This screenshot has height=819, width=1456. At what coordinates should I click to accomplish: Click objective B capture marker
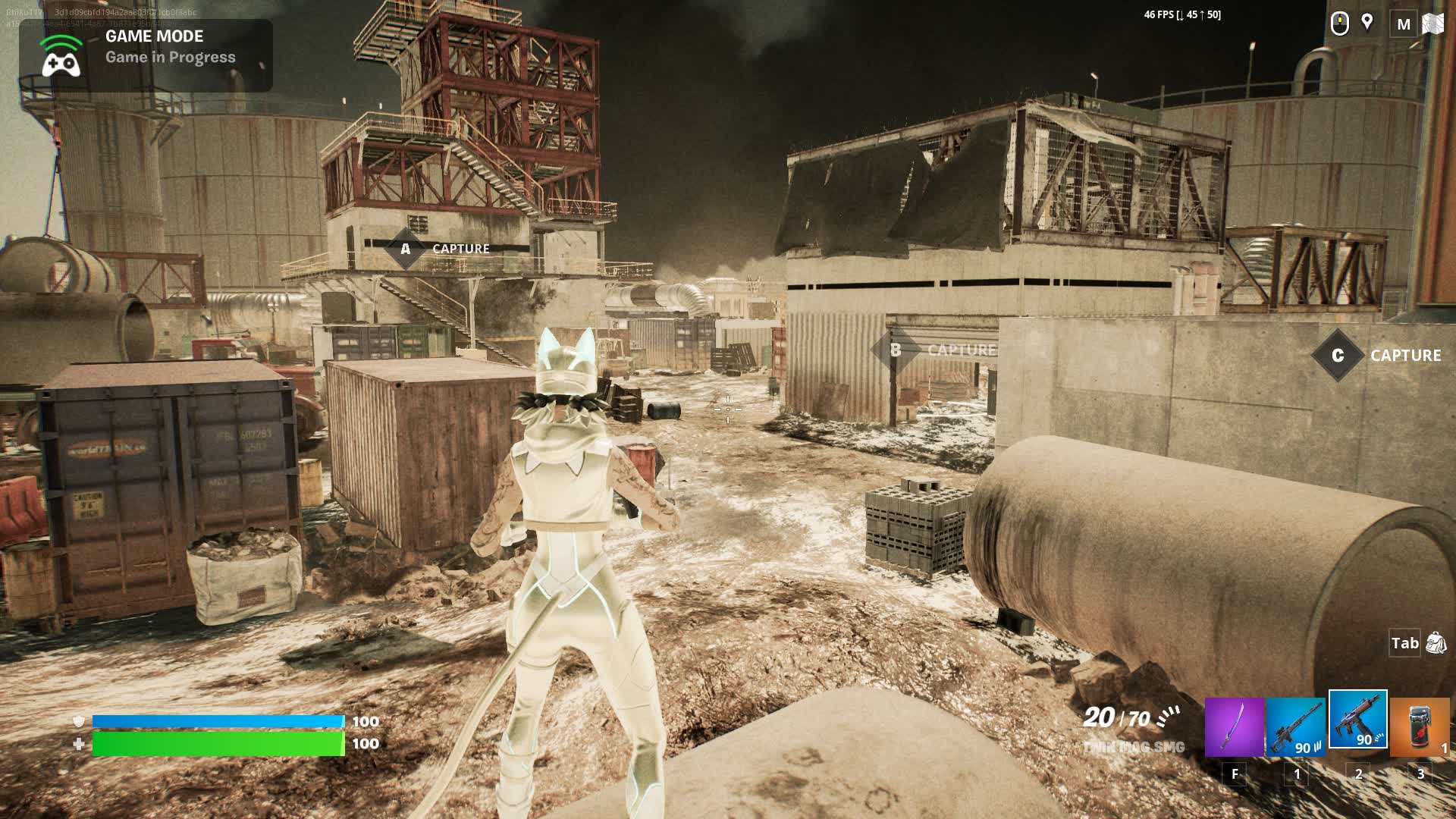(x=896, y=350)
